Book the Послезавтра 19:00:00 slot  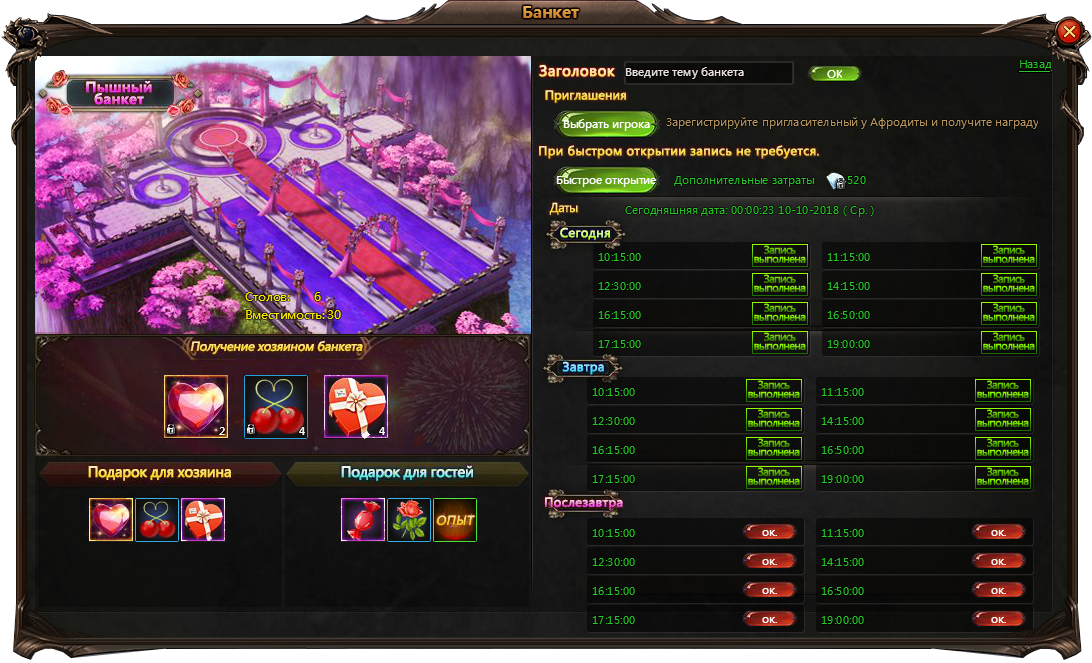point(998,619)
